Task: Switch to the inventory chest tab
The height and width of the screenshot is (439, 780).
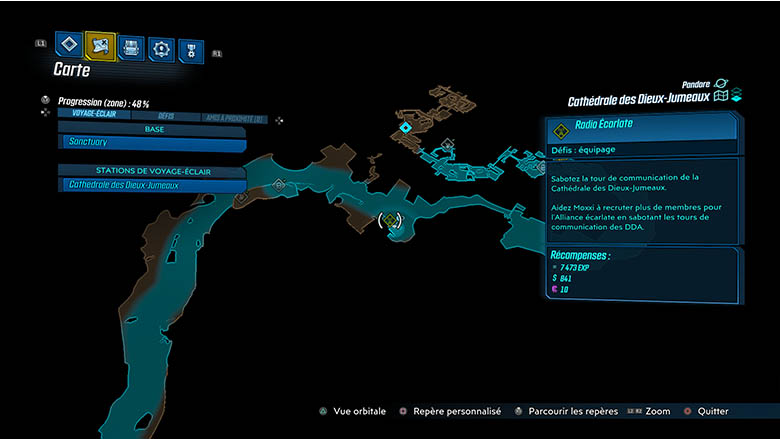Action: (131, 46)
